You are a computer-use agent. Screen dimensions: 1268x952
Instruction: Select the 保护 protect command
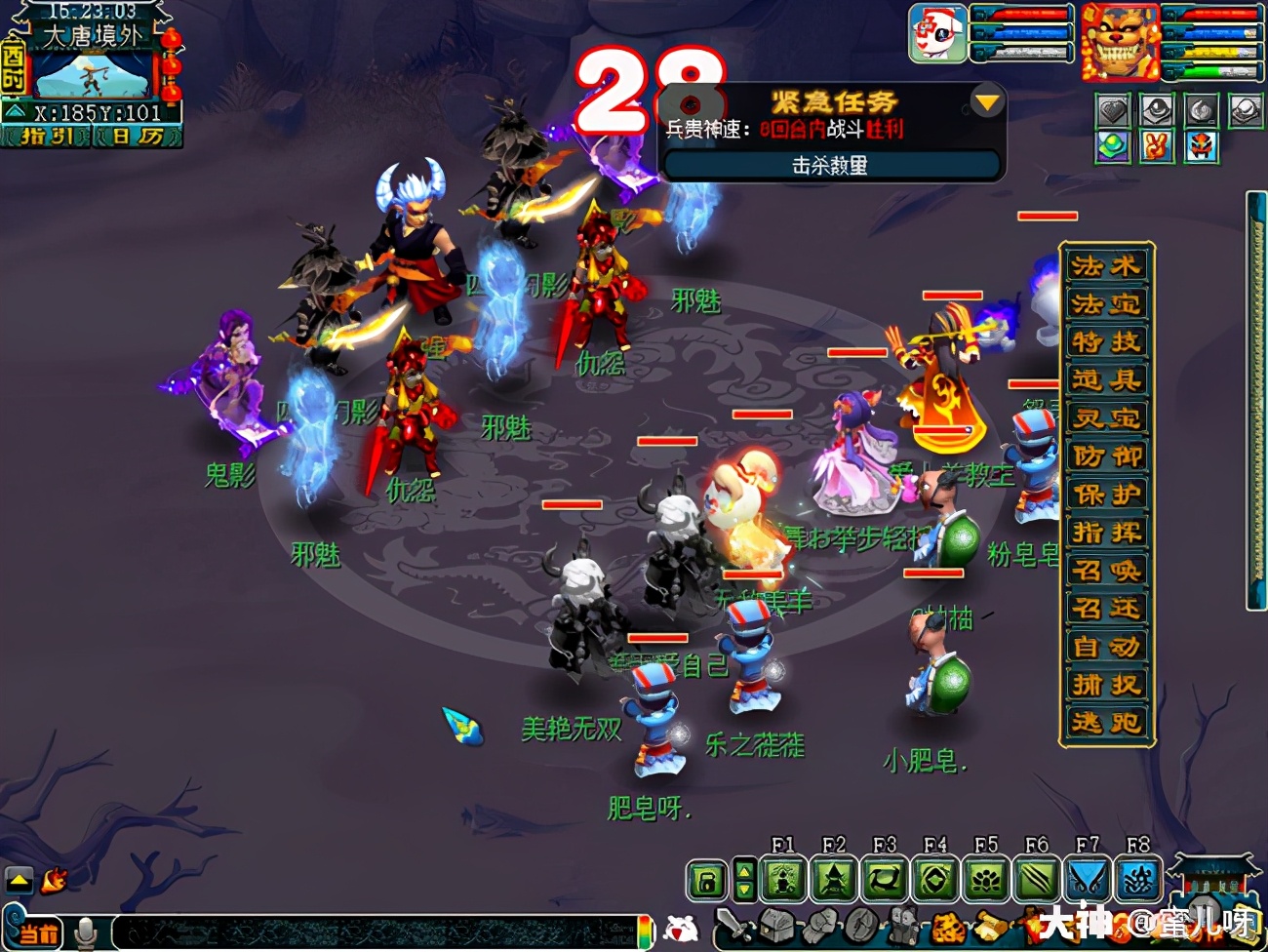click(x=1106, y=495)
